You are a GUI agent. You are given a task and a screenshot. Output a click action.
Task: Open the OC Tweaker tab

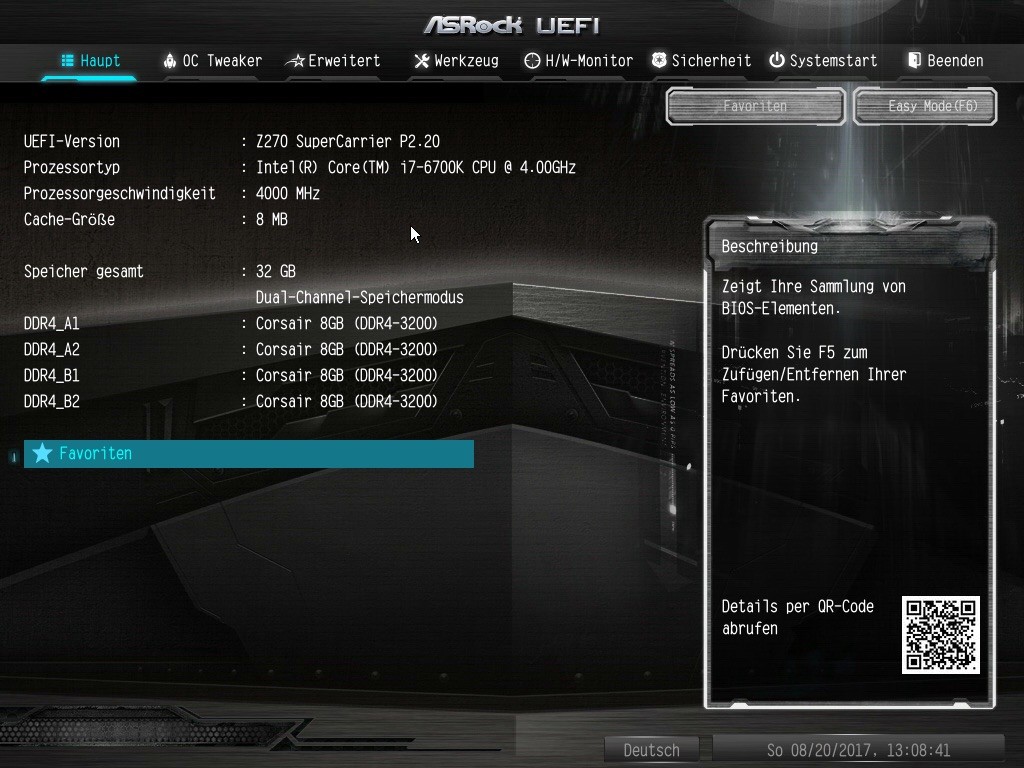[x=212, y=61]
